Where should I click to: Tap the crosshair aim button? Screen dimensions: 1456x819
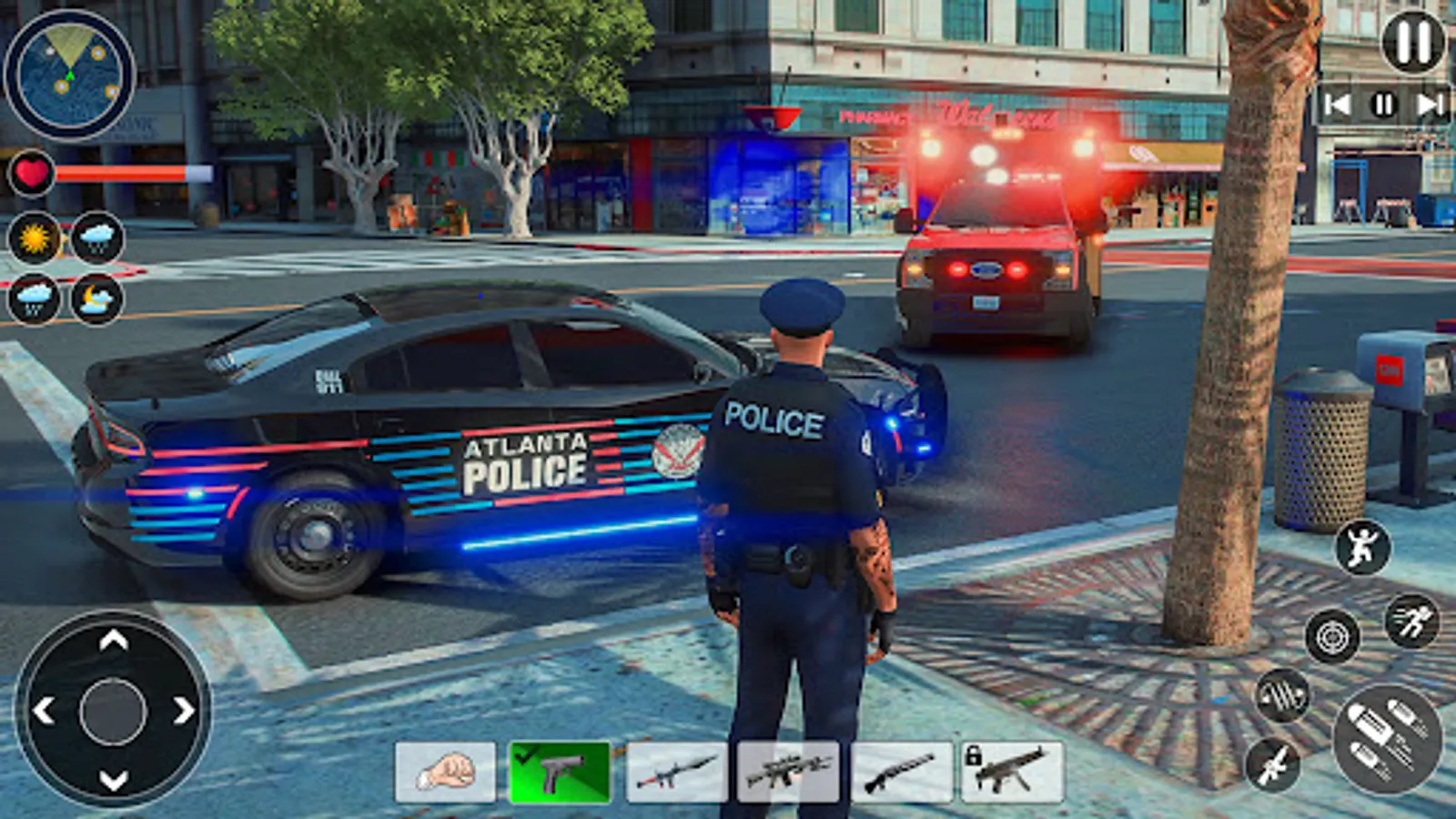(1330, 634)
